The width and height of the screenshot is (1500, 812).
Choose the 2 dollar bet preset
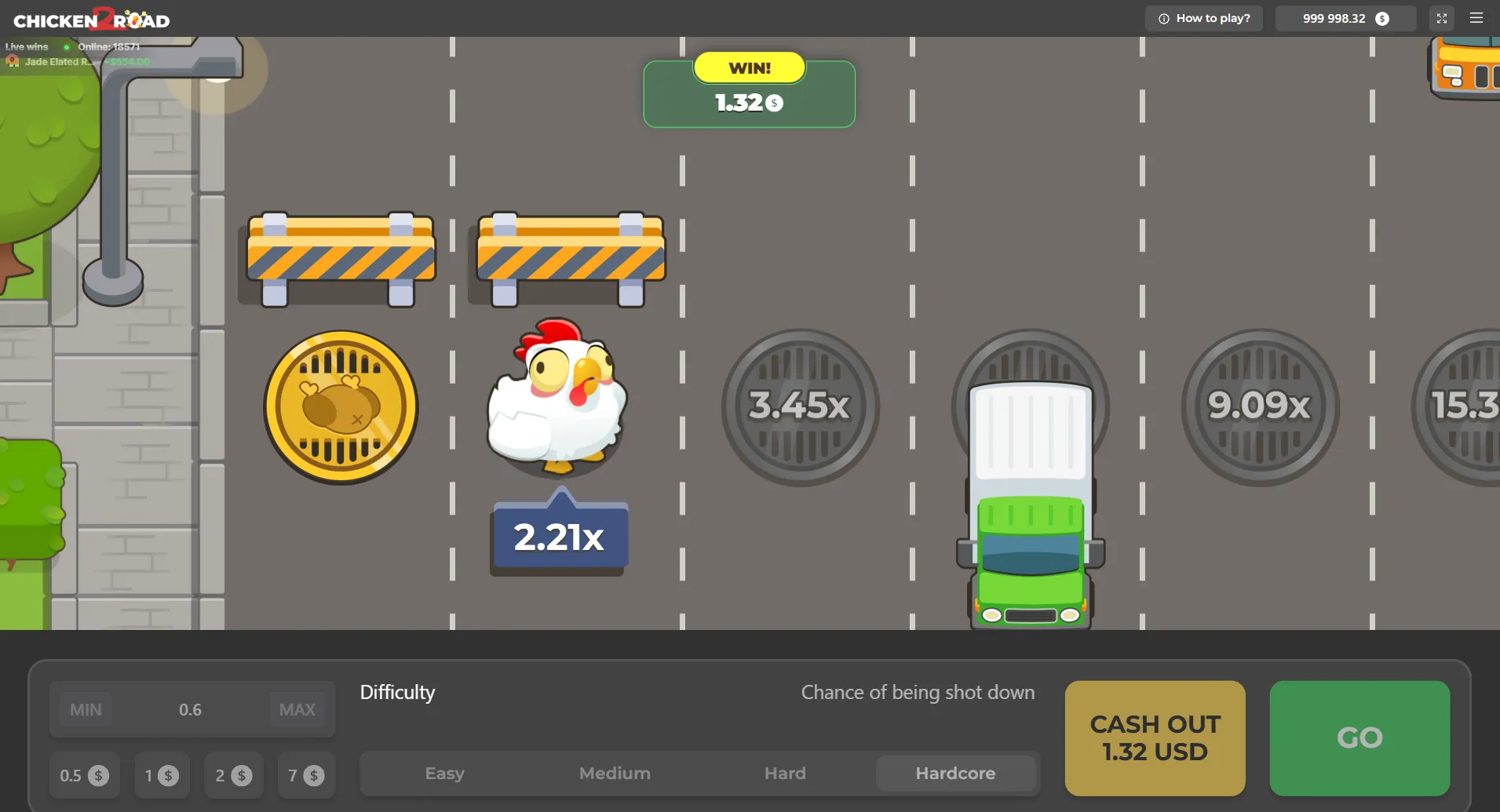click(233, 775)
